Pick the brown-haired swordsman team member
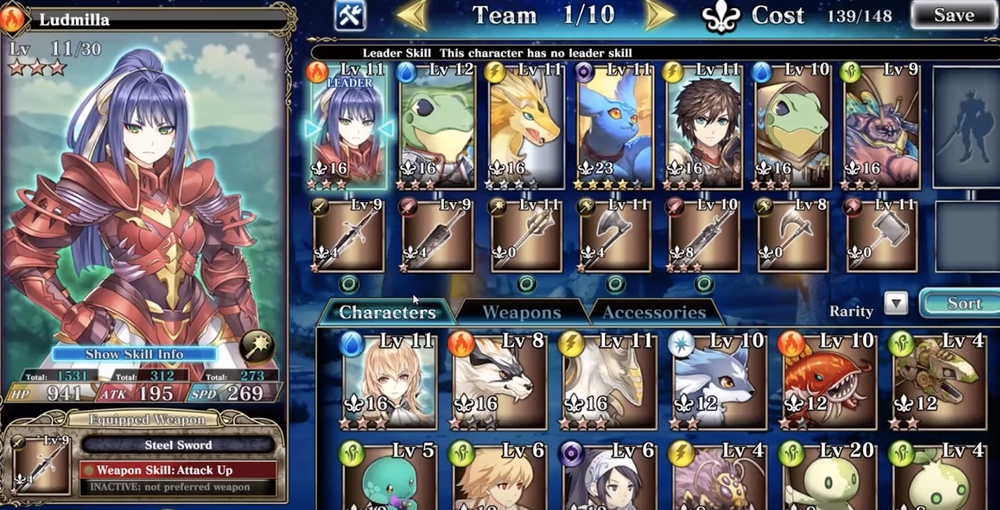This screenshot has width=1000, height=510. (x=704, y=125)
